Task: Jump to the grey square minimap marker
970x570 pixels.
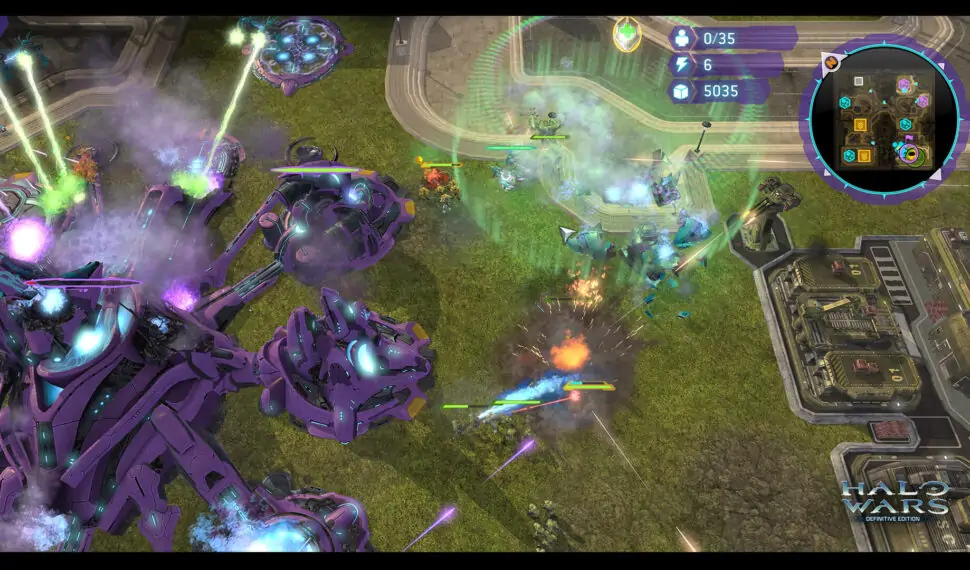Action: (x=857, y=81)
